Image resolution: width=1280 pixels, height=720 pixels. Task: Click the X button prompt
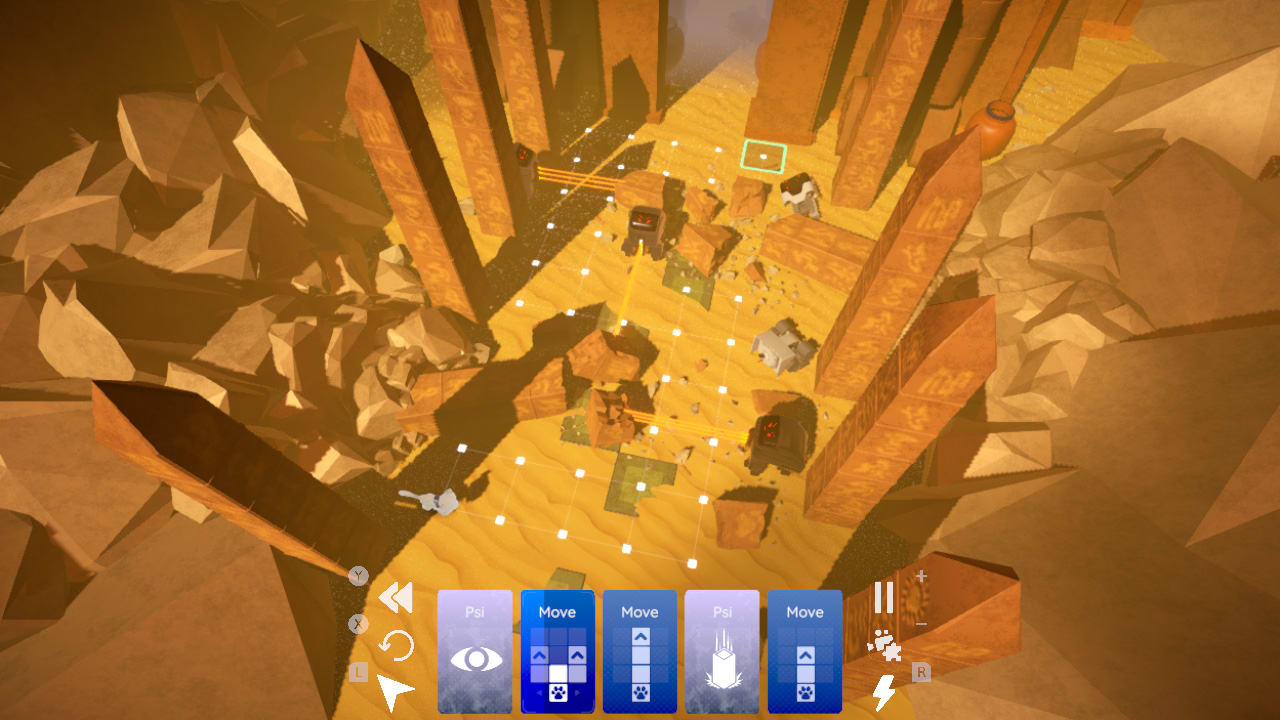click(x=358, y=622)
